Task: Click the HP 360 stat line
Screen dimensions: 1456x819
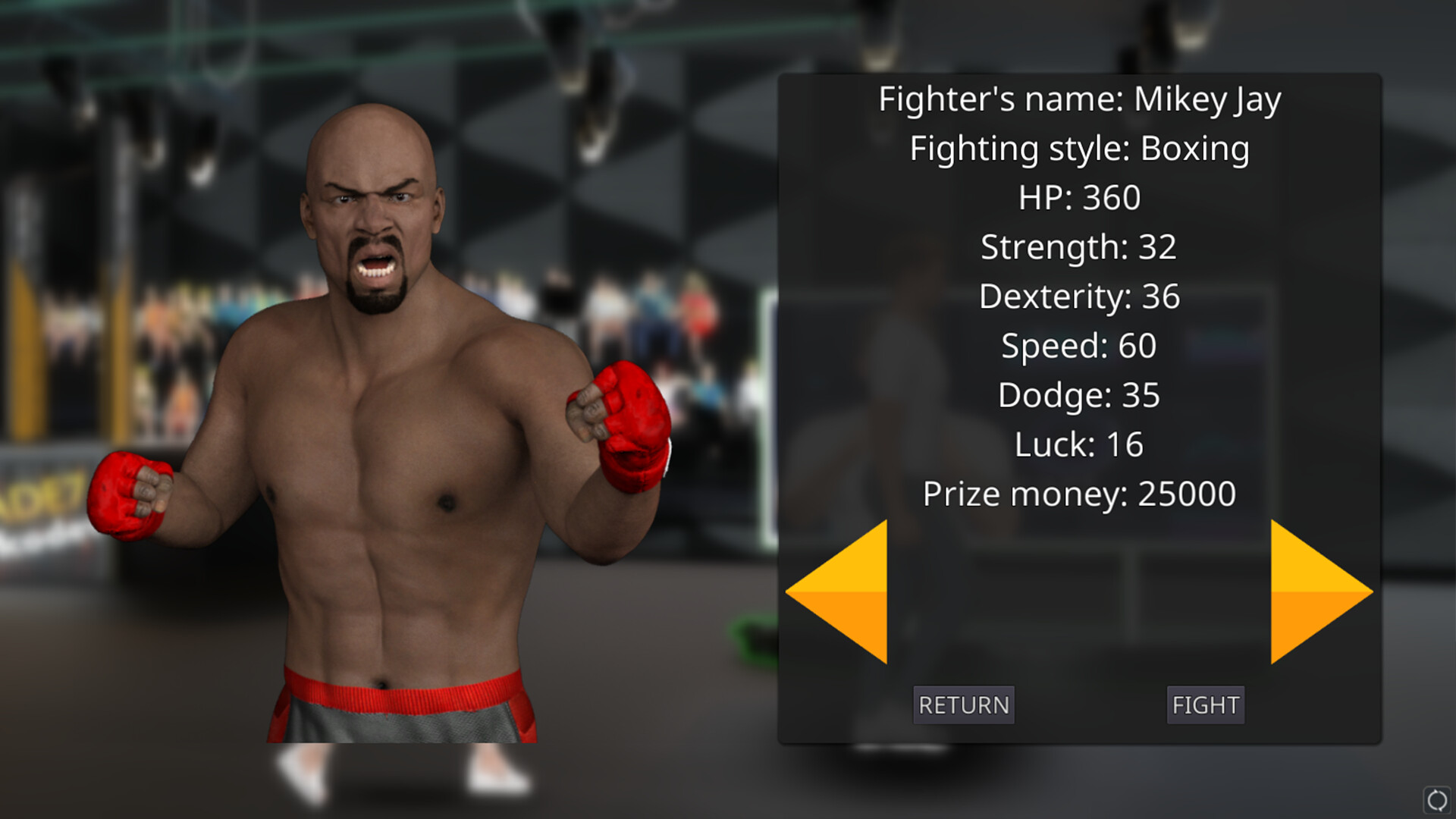Action: (1079, 197)
